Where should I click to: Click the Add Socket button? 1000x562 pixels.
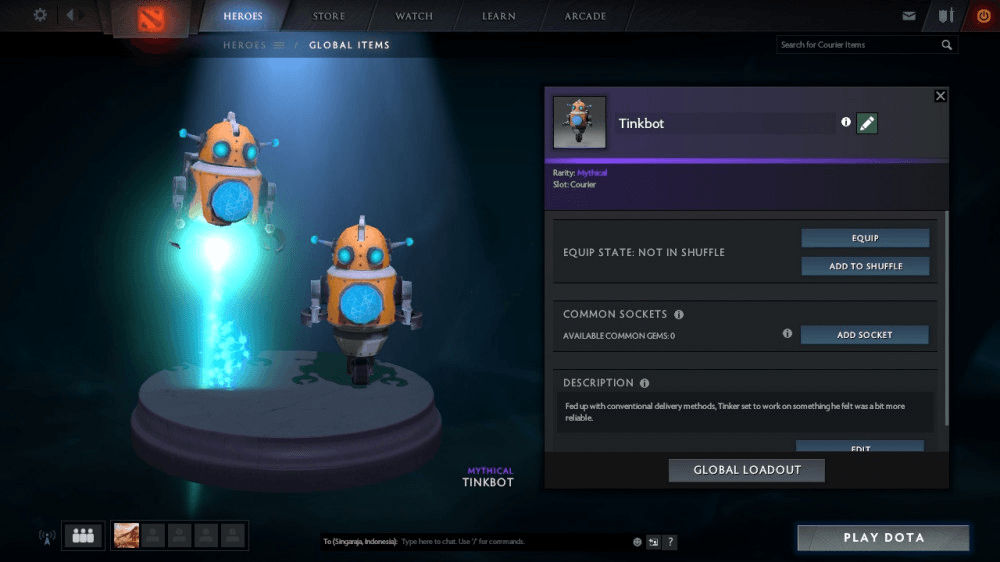pos(864,335)
